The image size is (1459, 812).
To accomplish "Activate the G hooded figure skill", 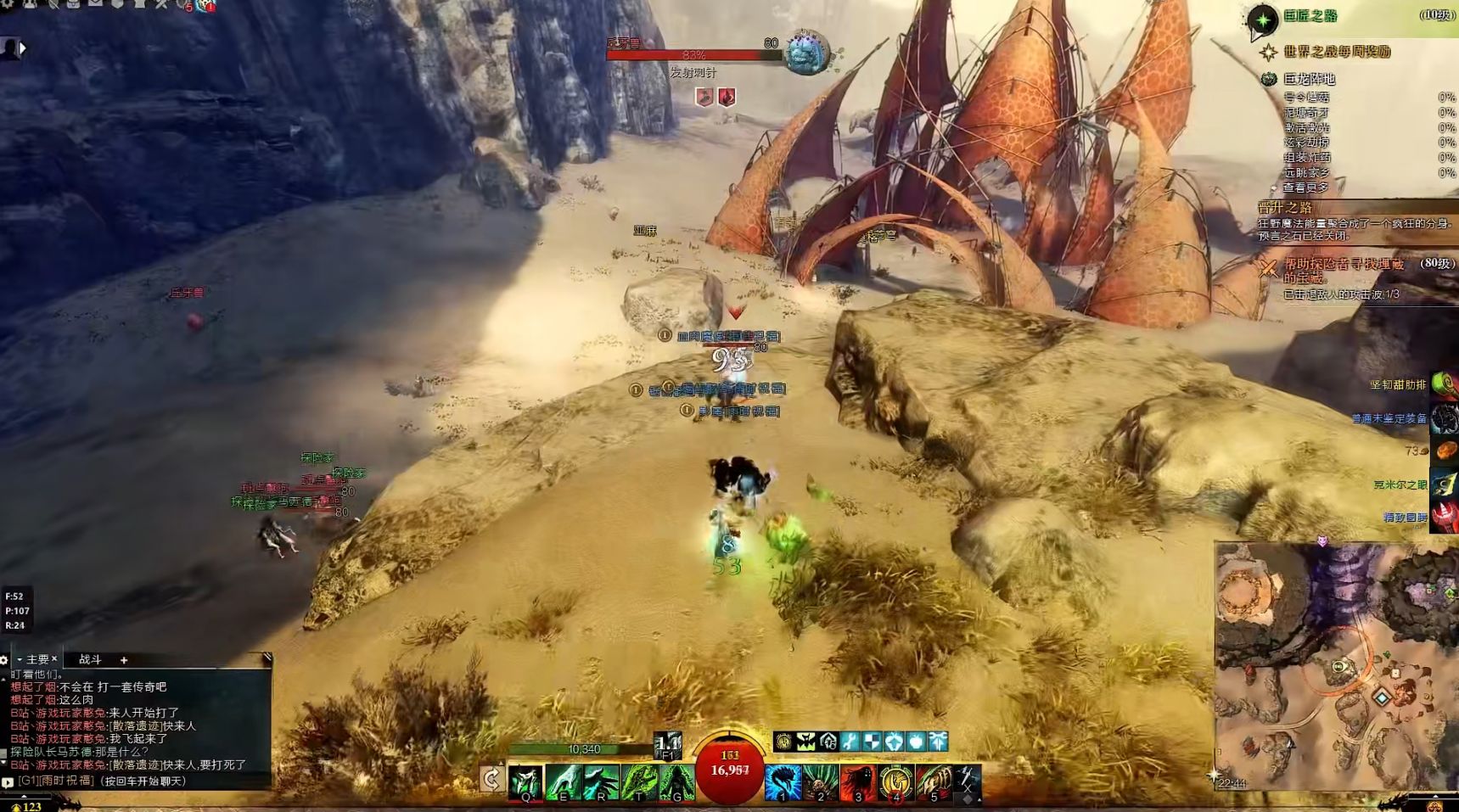I will click(x=676, y=781).
